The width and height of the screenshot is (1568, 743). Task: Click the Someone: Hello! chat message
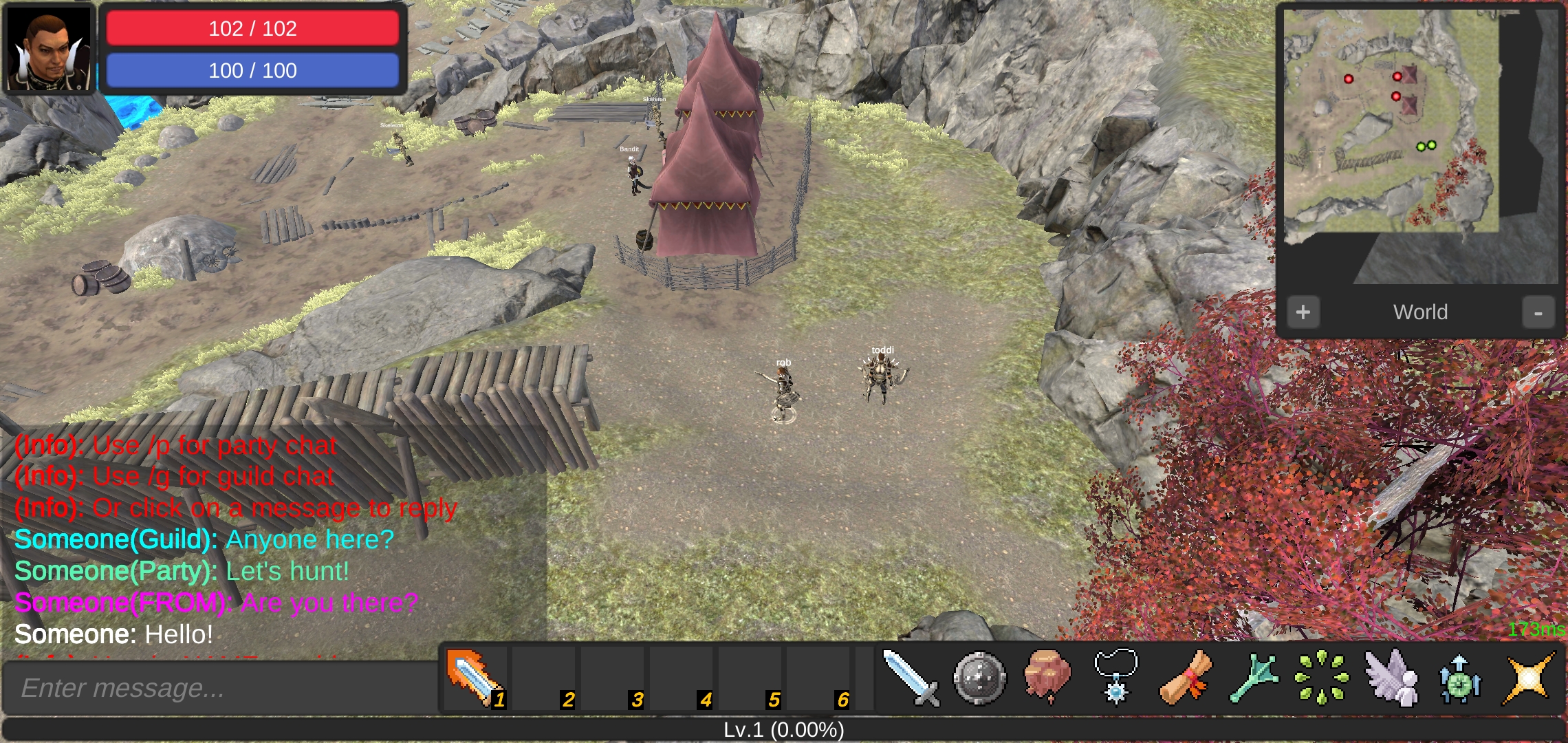tap(113, 634)
